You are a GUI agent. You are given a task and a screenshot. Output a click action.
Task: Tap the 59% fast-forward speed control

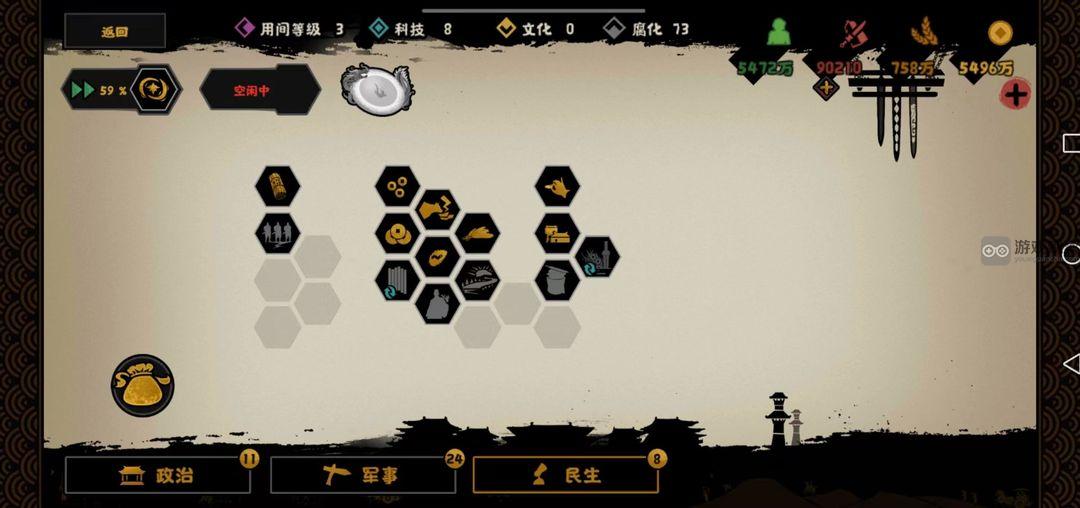pyautogui.click(x=120, y=90)
